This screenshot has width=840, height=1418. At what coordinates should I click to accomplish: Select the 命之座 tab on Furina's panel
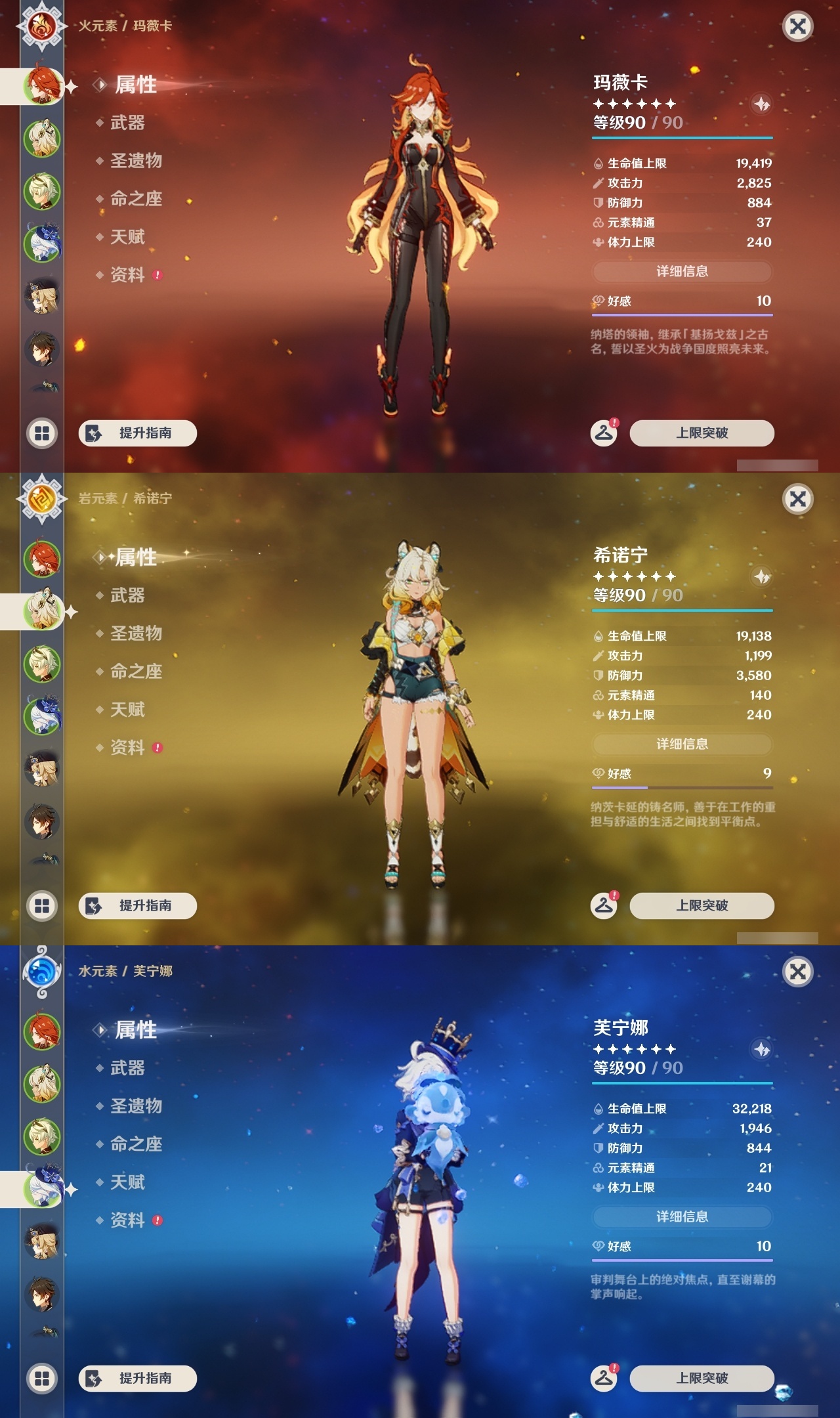[x=136, y=1144]
